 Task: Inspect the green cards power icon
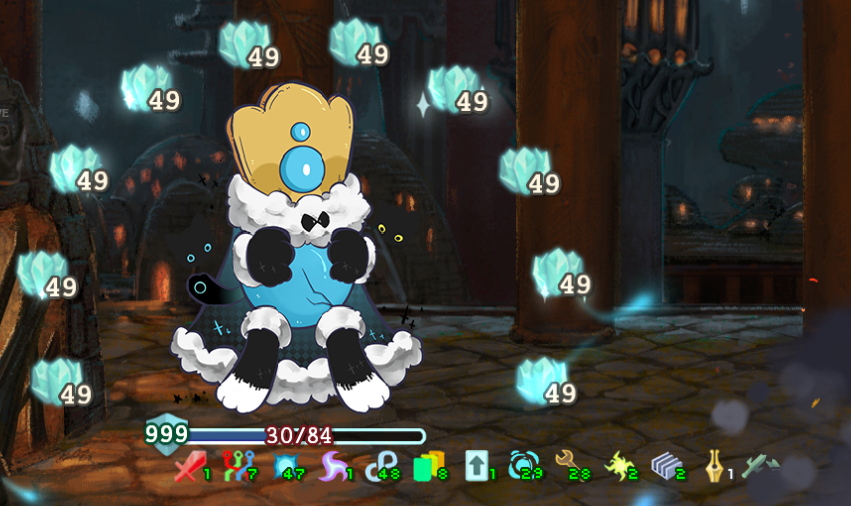point(427,467)
